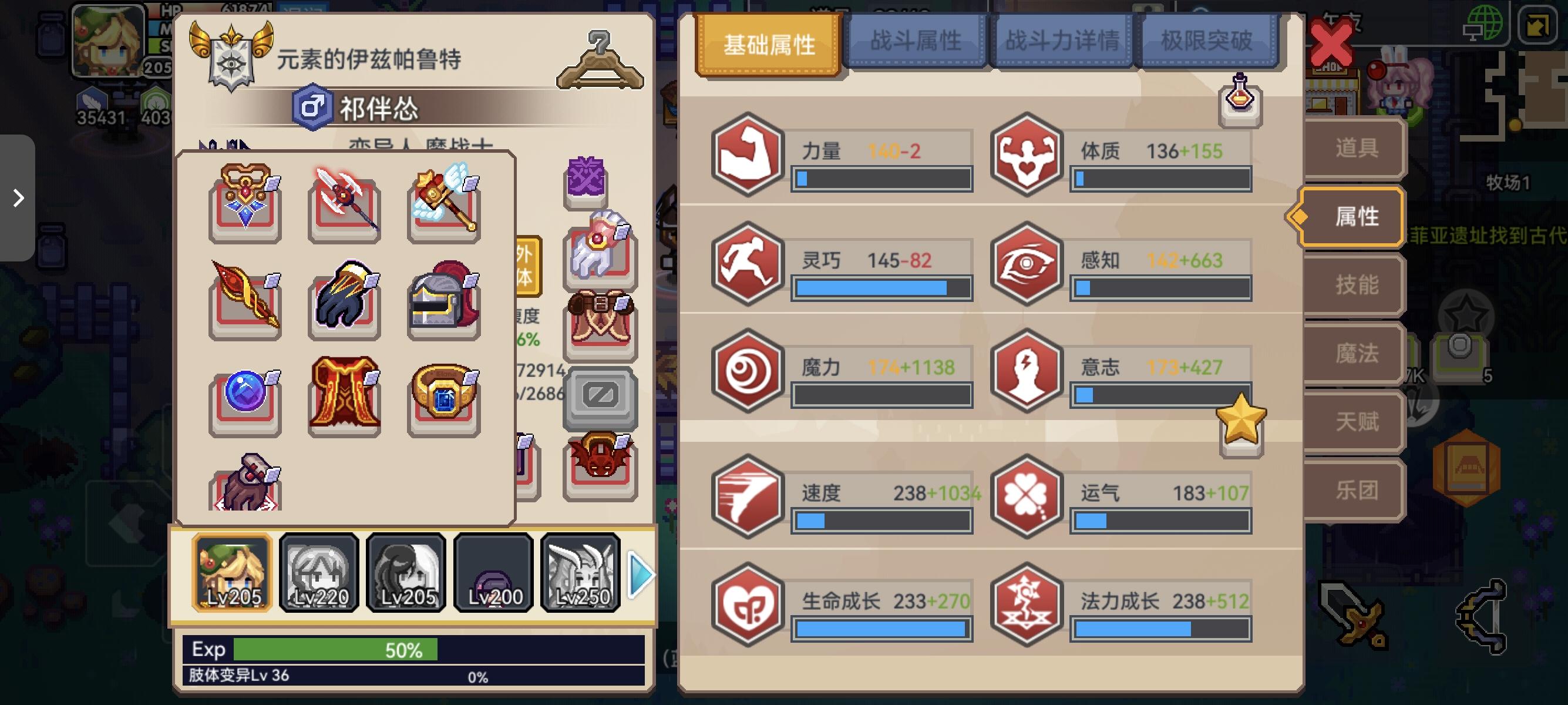1568x705 pixels.
Task: Expand the left side panel arrow
Action: (18, 198)
